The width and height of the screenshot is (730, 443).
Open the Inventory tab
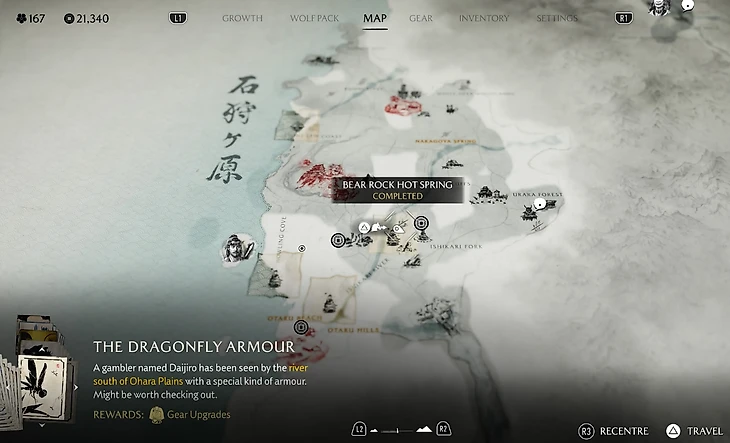483,18
